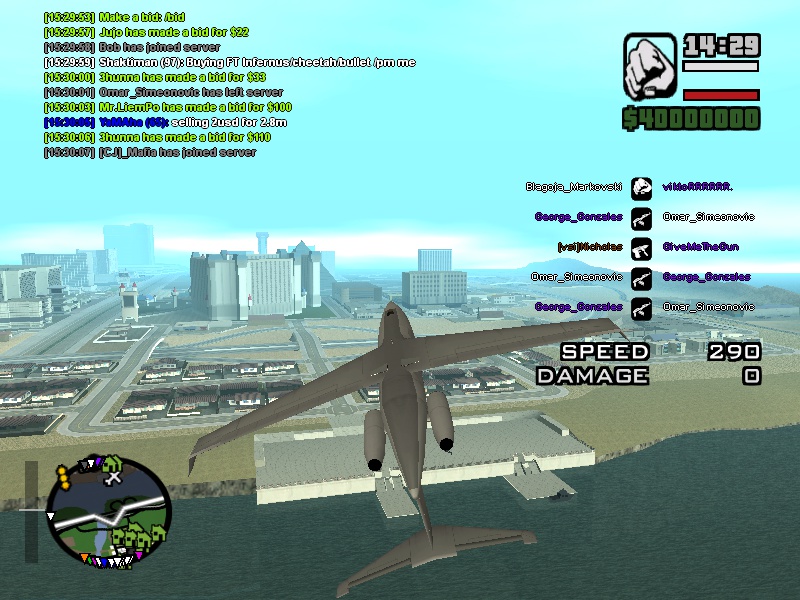
Task: Click the '[CJ]_Mafia has joined server' message
Action: coord(150,152)
